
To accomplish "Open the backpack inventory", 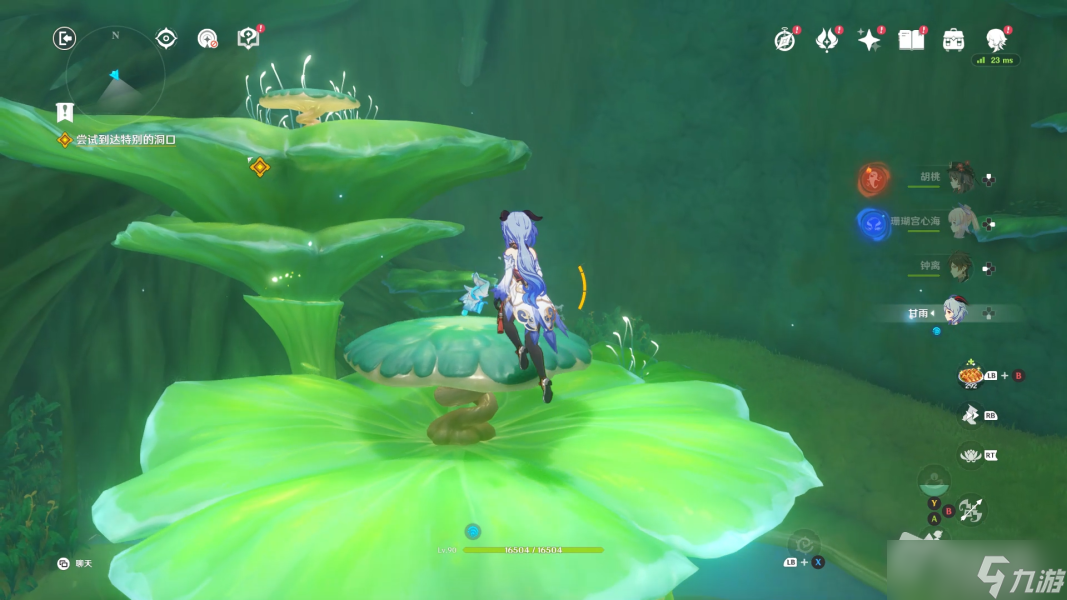I will (954, 39).
